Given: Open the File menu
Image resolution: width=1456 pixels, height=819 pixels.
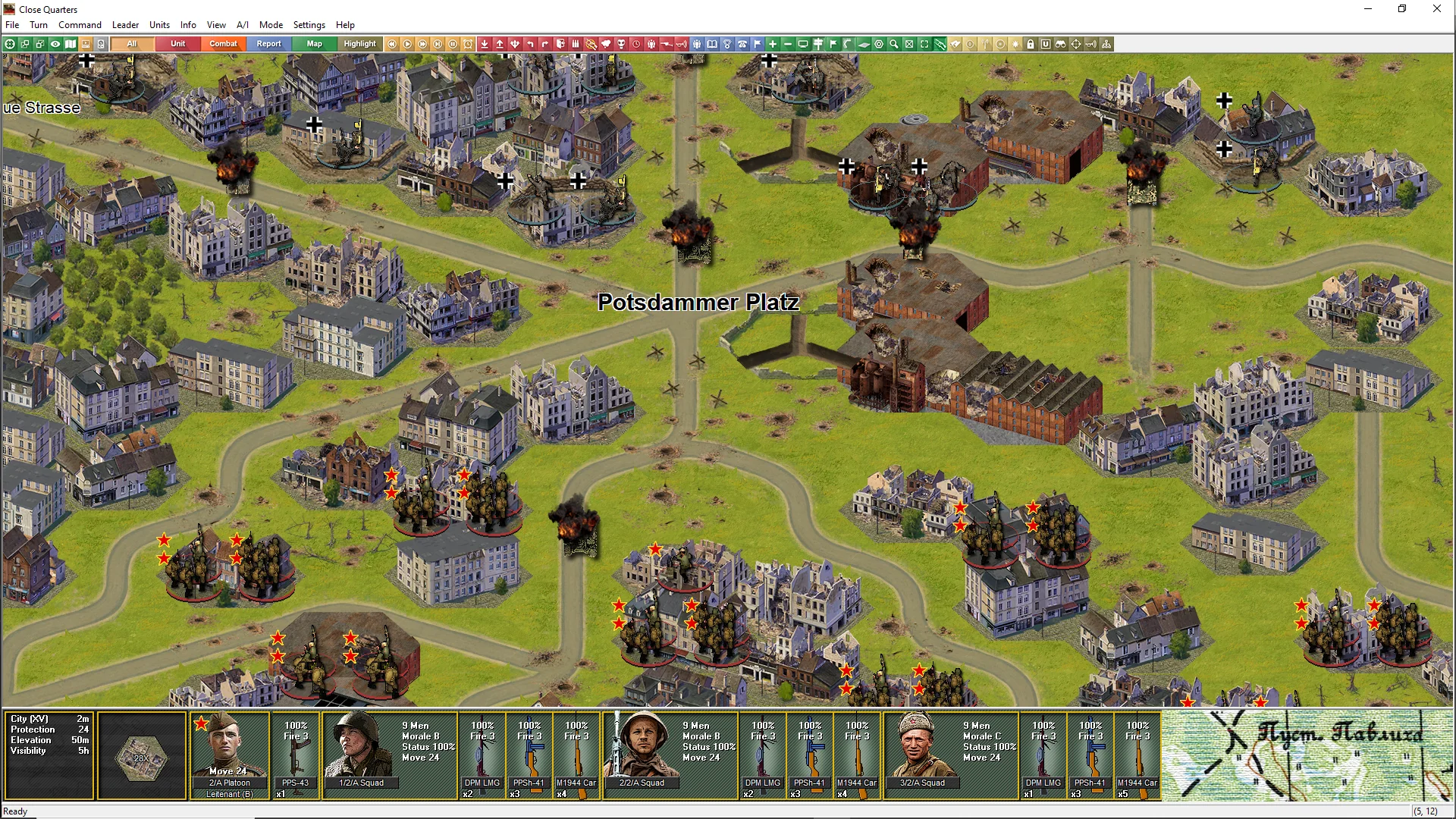Looking at the screenshot, I should pos(12,25).
